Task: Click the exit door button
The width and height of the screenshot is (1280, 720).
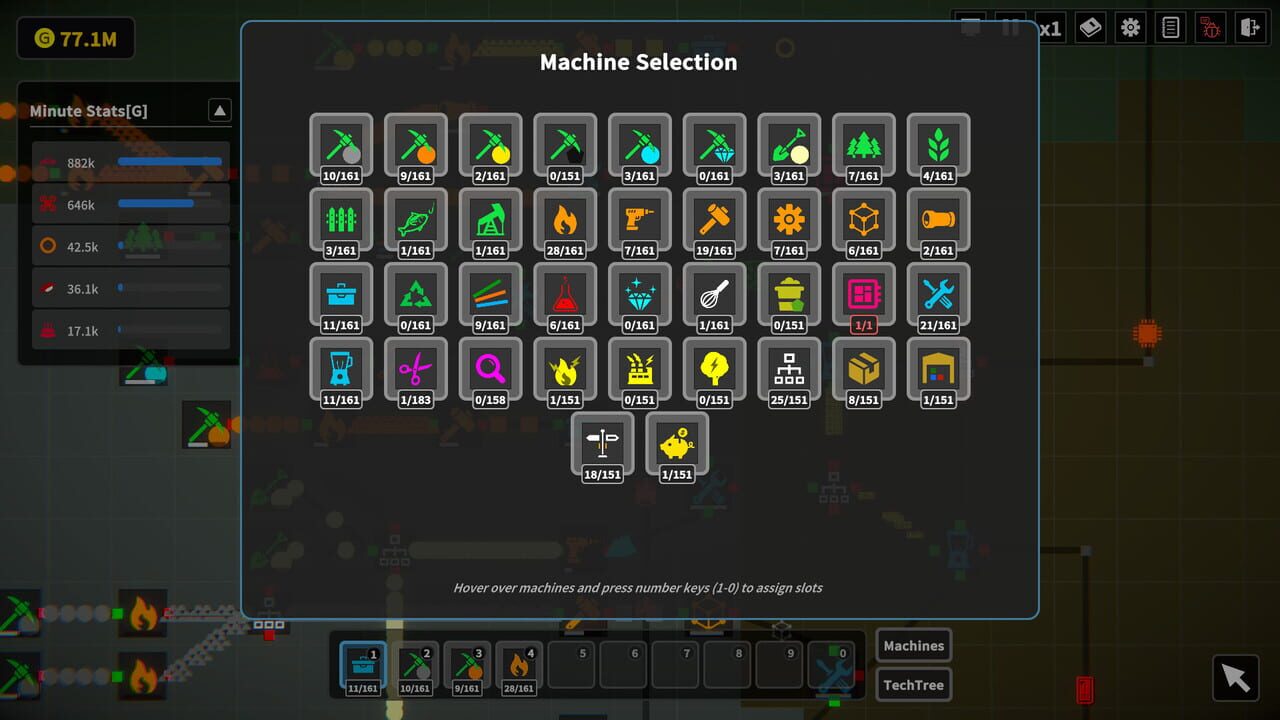Action: pyautogui.click(x=1250, y=27)
